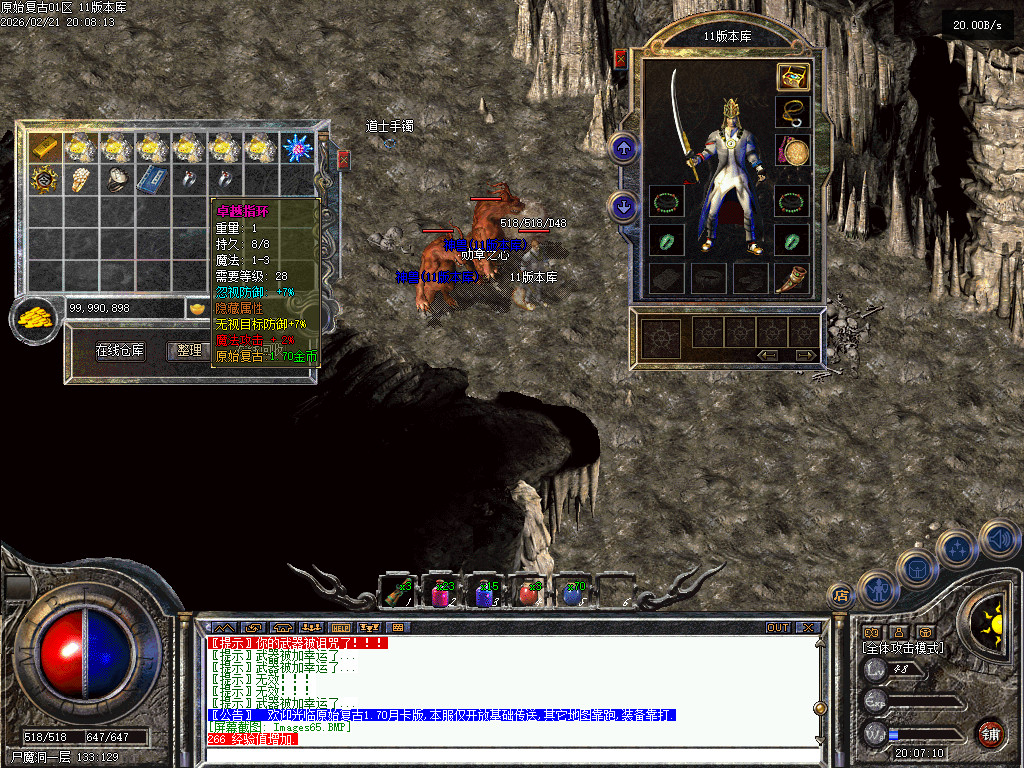Select the equipped horn item slot

point(793,277)
